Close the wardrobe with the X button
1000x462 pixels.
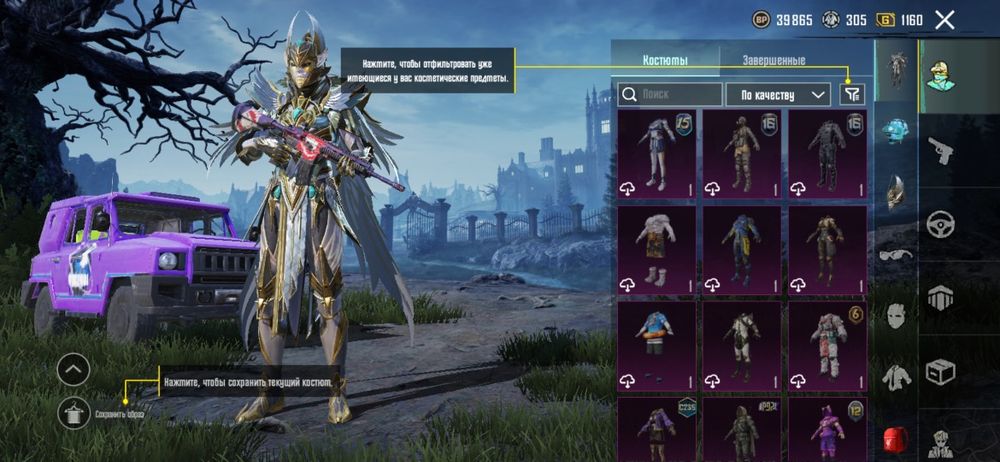[944, 19]
